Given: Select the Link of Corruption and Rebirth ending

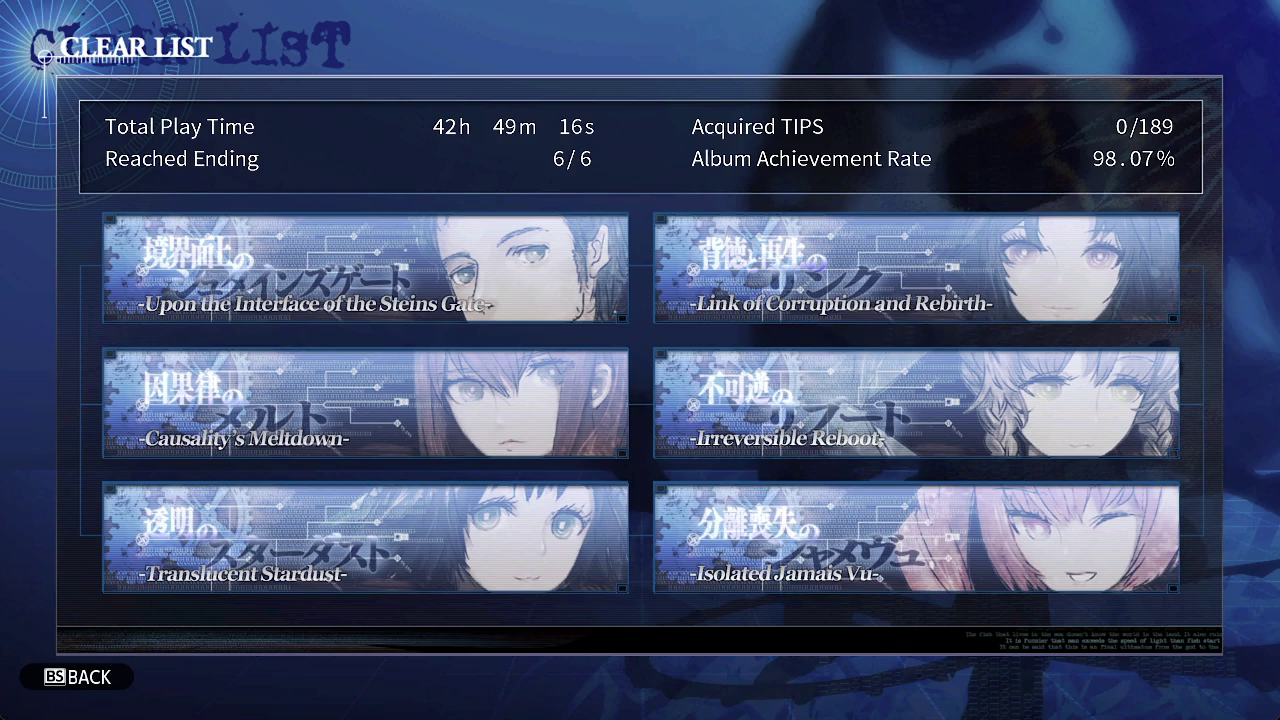Looking at the screenshot, I should (x=916, y=268).
